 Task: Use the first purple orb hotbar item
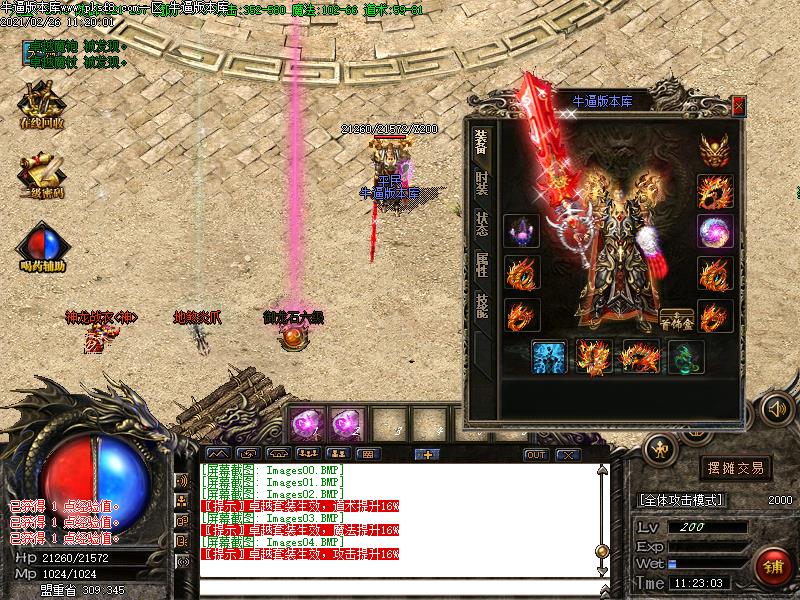coord(305,425)
